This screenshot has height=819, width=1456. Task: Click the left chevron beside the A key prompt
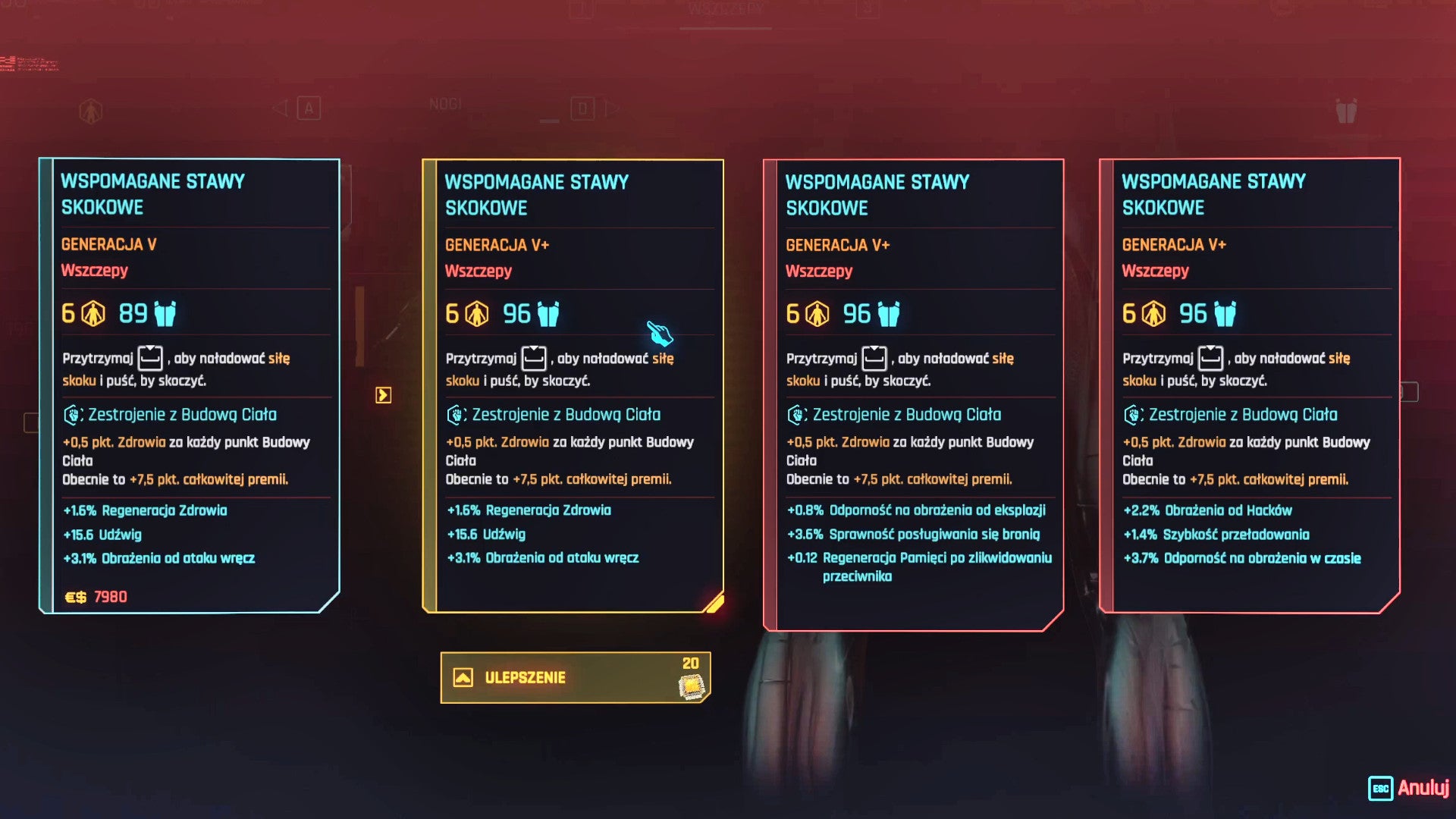coord(281,108)
